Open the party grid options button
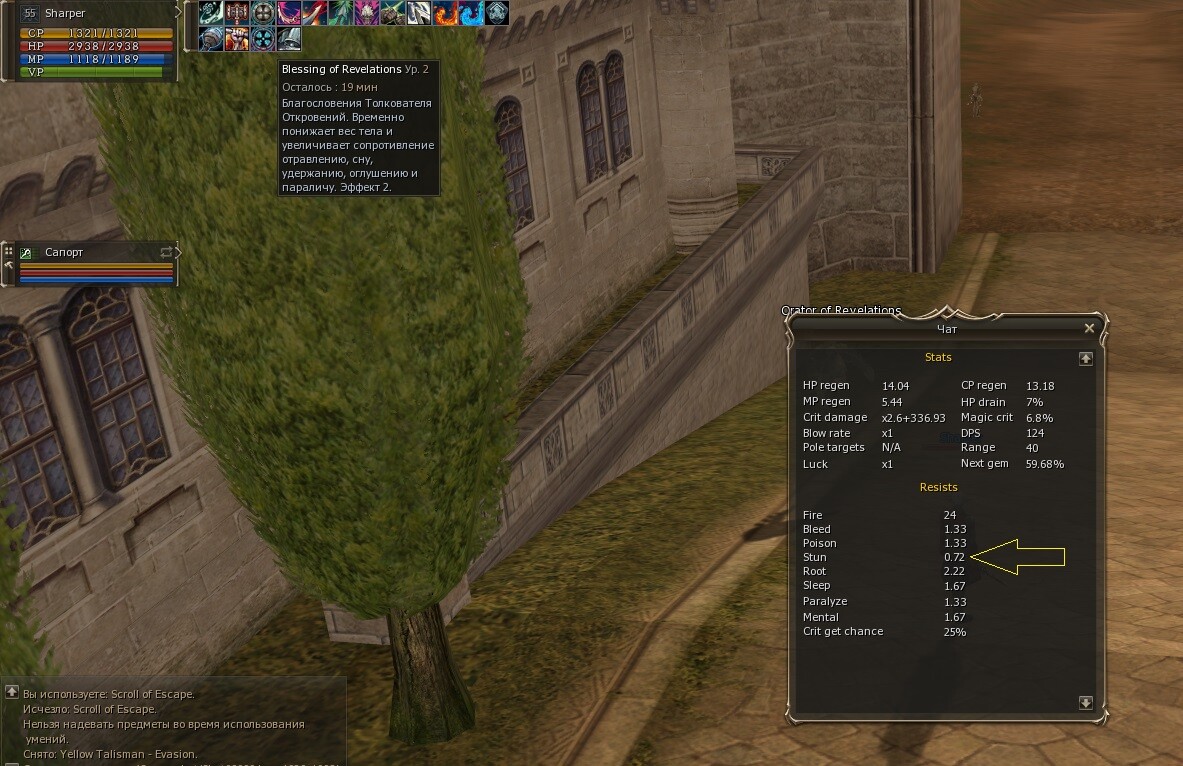Screen dimensions: 1183x766 9,251
